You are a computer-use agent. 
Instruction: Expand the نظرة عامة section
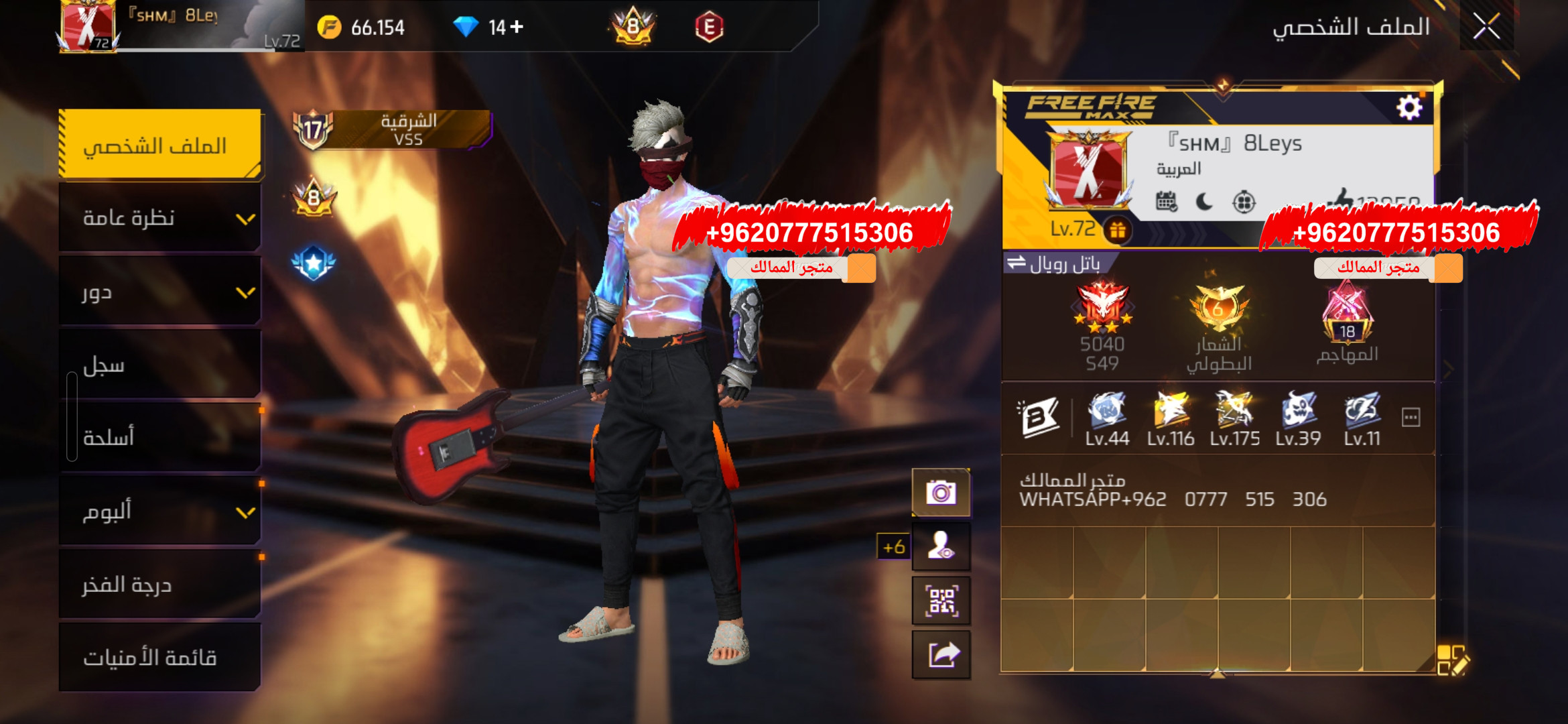pos(159,219)
